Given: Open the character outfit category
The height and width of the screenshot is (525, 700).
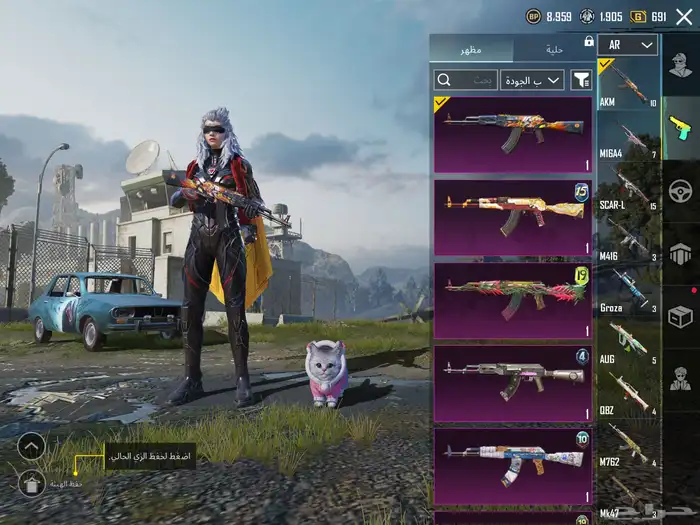Looking at the screenshot, I should 681,66.
